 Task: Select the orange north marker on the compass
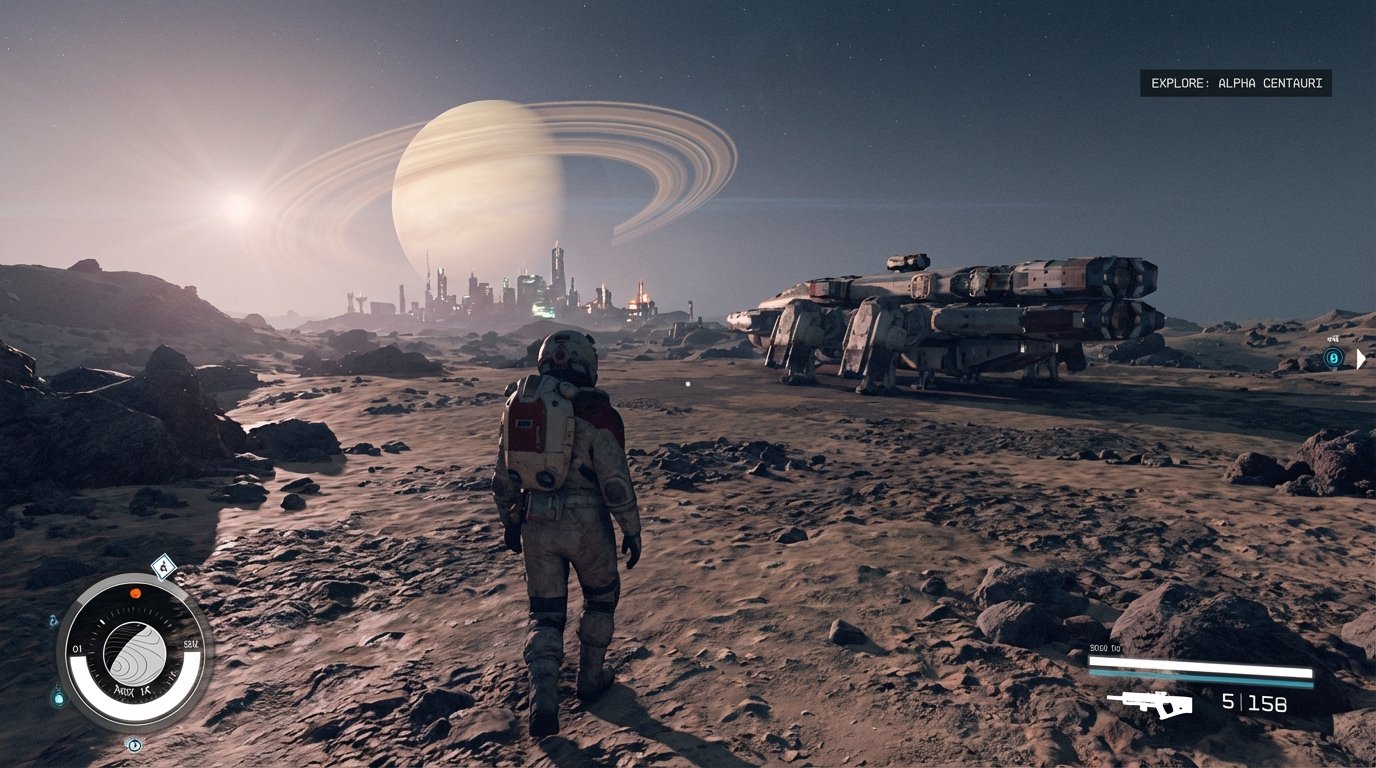click(135, 593)
